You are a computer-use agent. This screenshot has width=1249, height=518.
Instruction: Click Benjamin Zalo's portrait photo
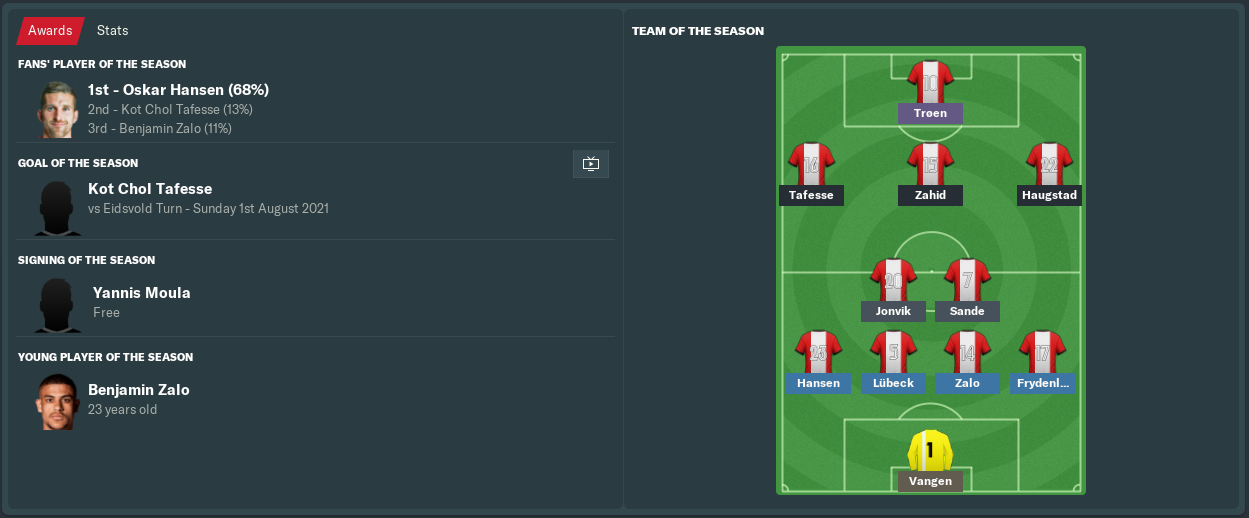[58, 402]
